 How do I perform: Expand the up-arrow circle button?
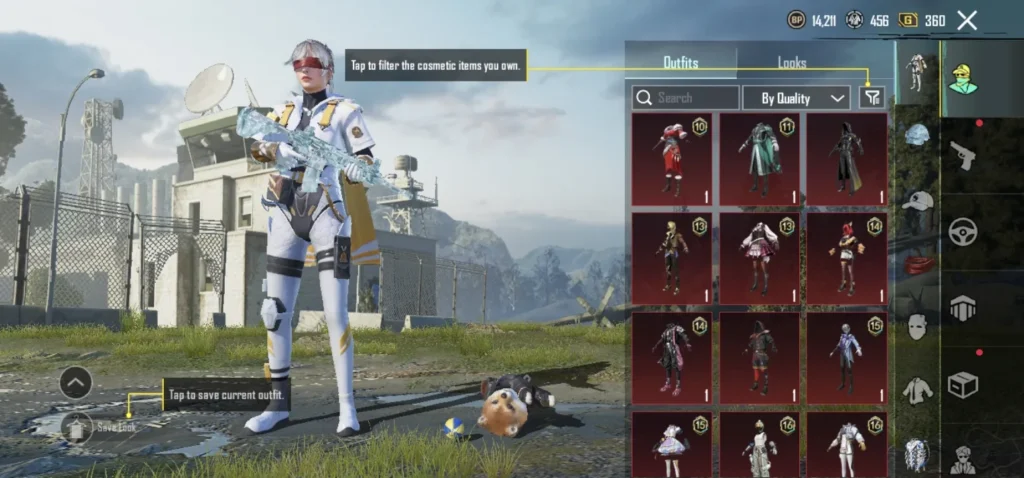click(76, 382)
